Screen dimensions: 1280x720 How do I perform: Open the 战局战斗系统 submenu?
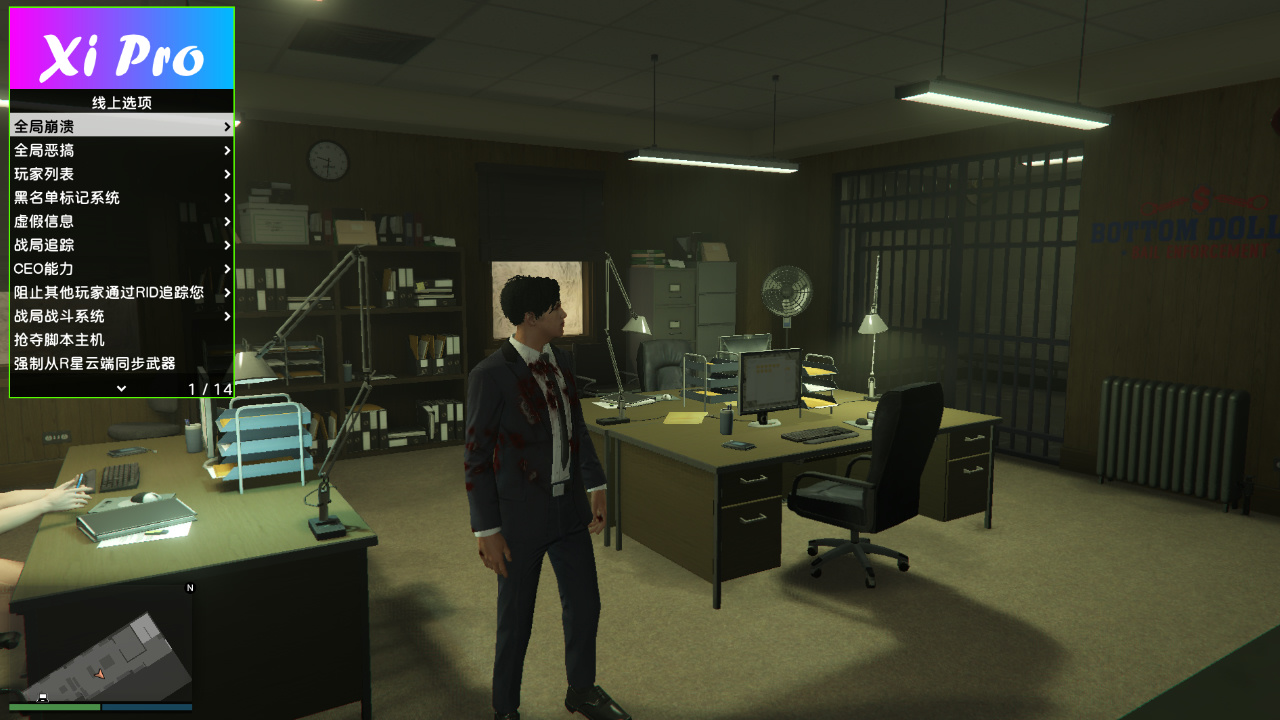point(121,316)
